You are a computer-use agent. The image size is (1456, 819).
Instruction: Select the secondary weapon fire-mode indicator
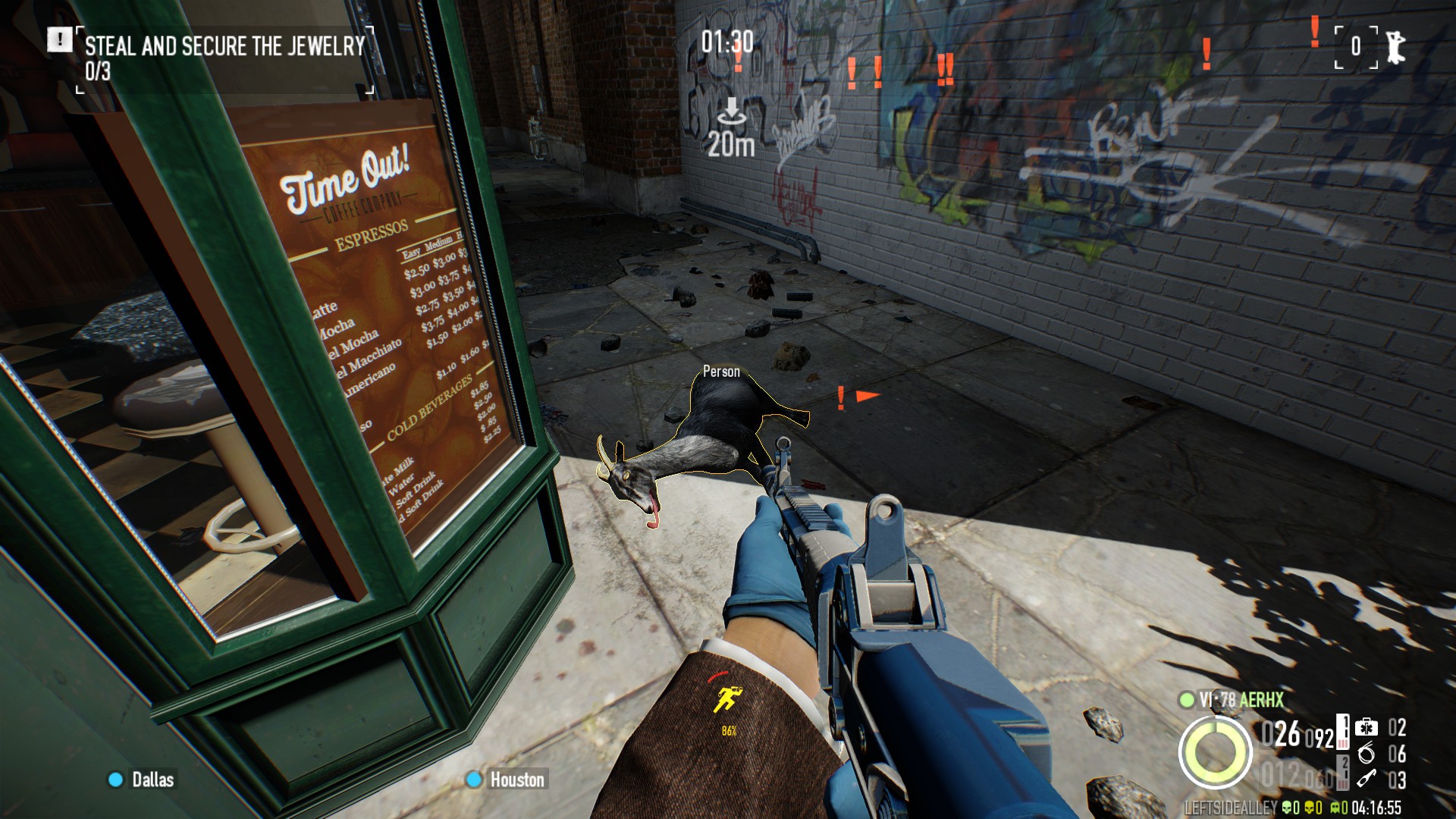tap(1343, 772)
